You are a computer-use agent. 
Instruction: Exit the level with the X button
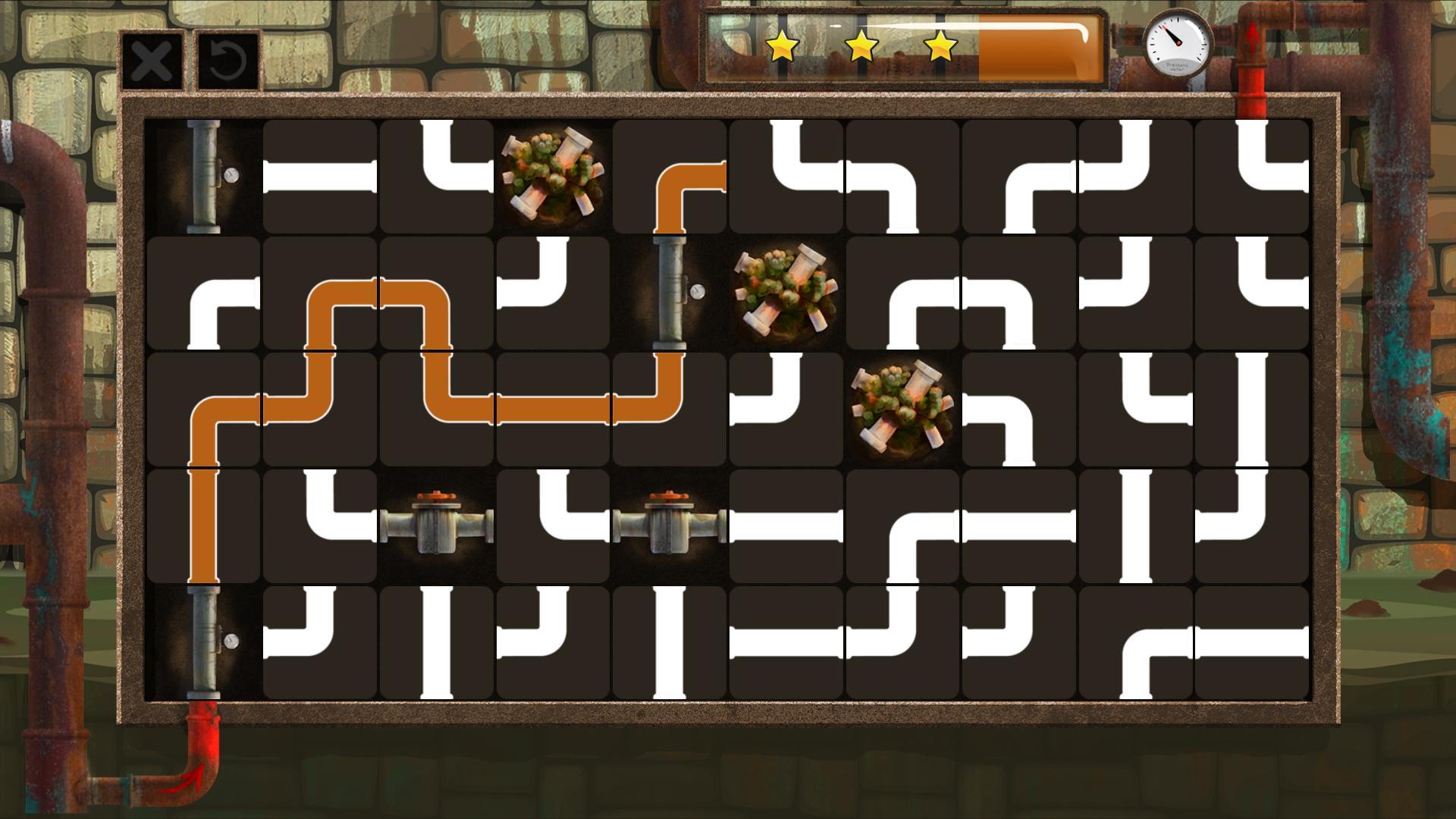click(152, 61)
